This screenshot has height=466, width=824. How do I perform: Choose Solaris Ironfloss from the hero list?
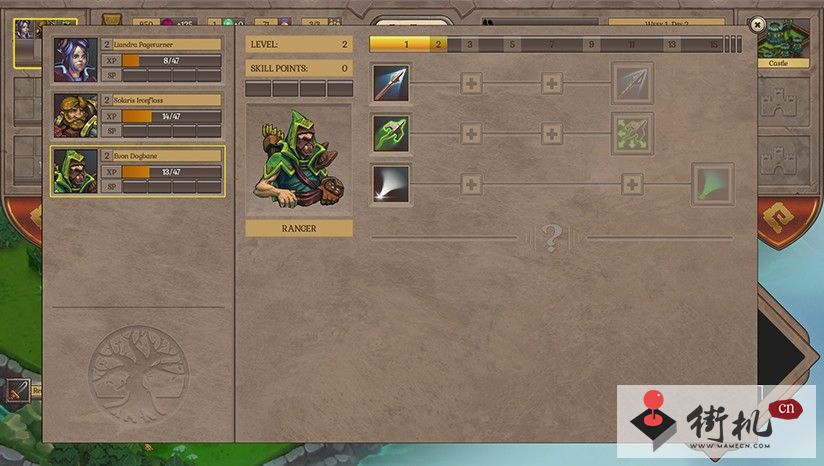click(138, 116)
